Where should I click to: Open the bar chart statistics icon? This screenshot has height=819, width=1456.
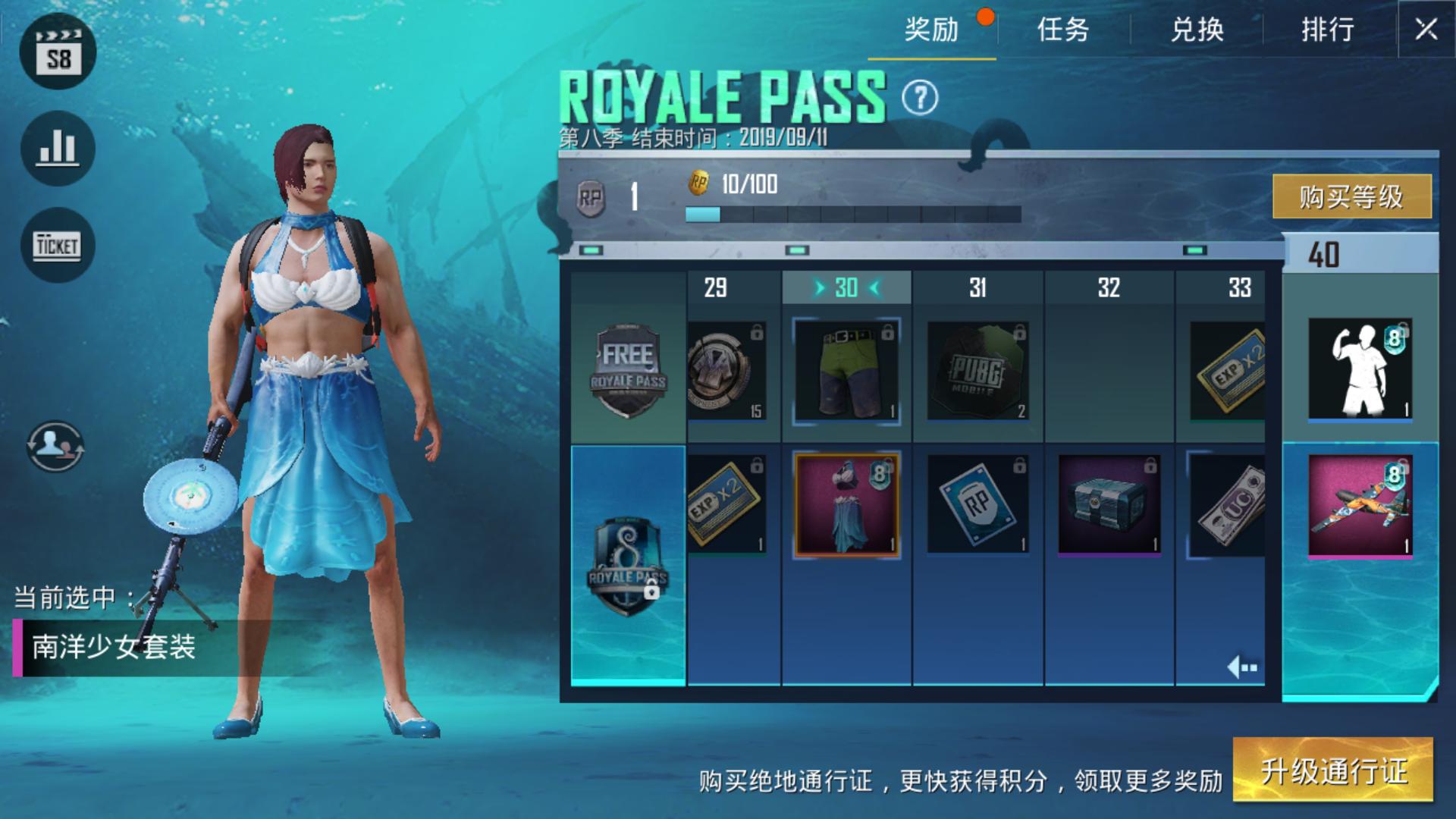tap(58, 149)
